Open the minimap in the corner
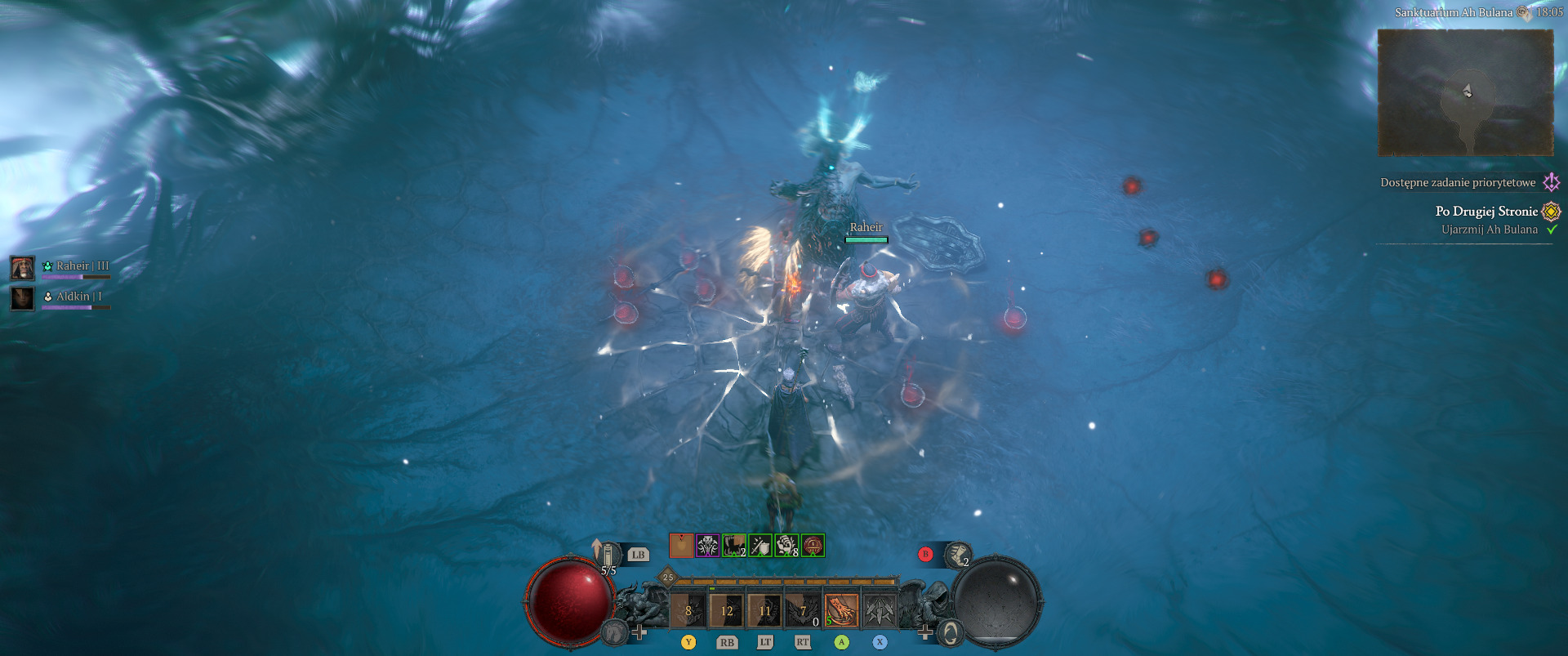Screen dimensions: 1568x656 (x=1465, y=92)
